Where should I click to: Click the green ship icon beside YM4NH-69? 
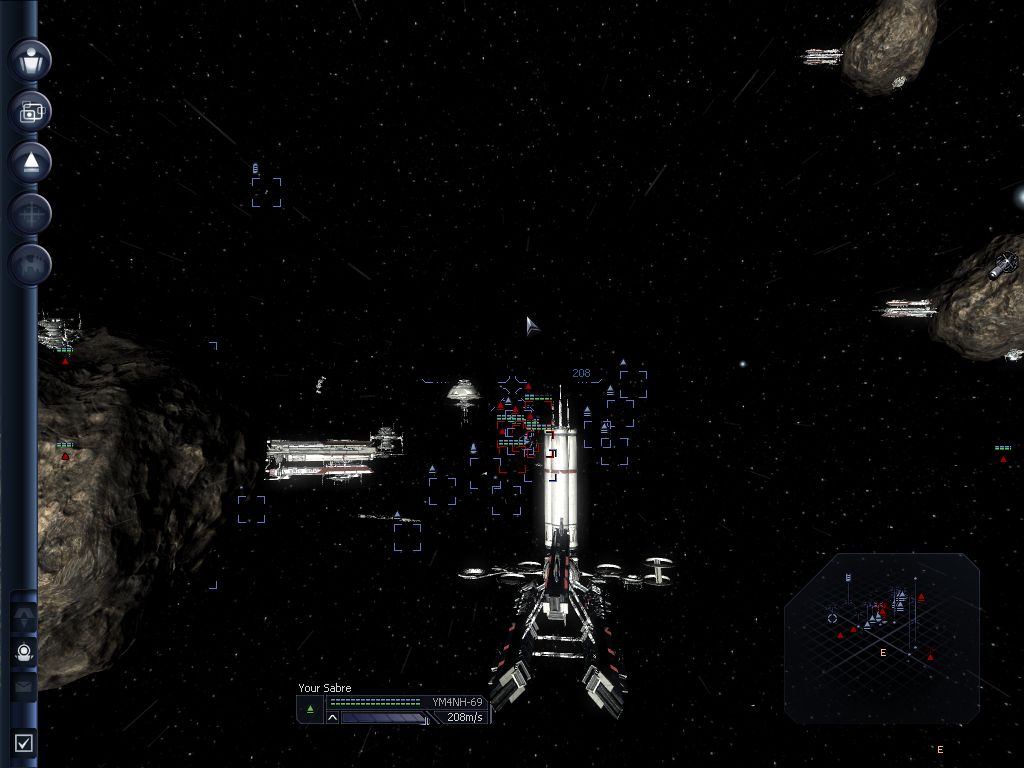click(310, 709)
